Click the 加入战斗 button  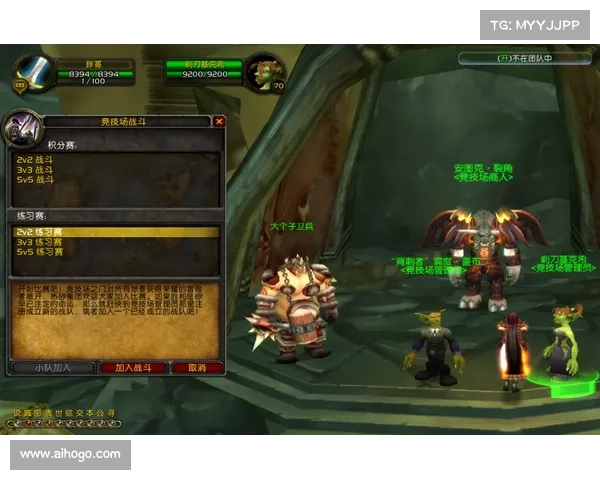(x=133, y=367)
